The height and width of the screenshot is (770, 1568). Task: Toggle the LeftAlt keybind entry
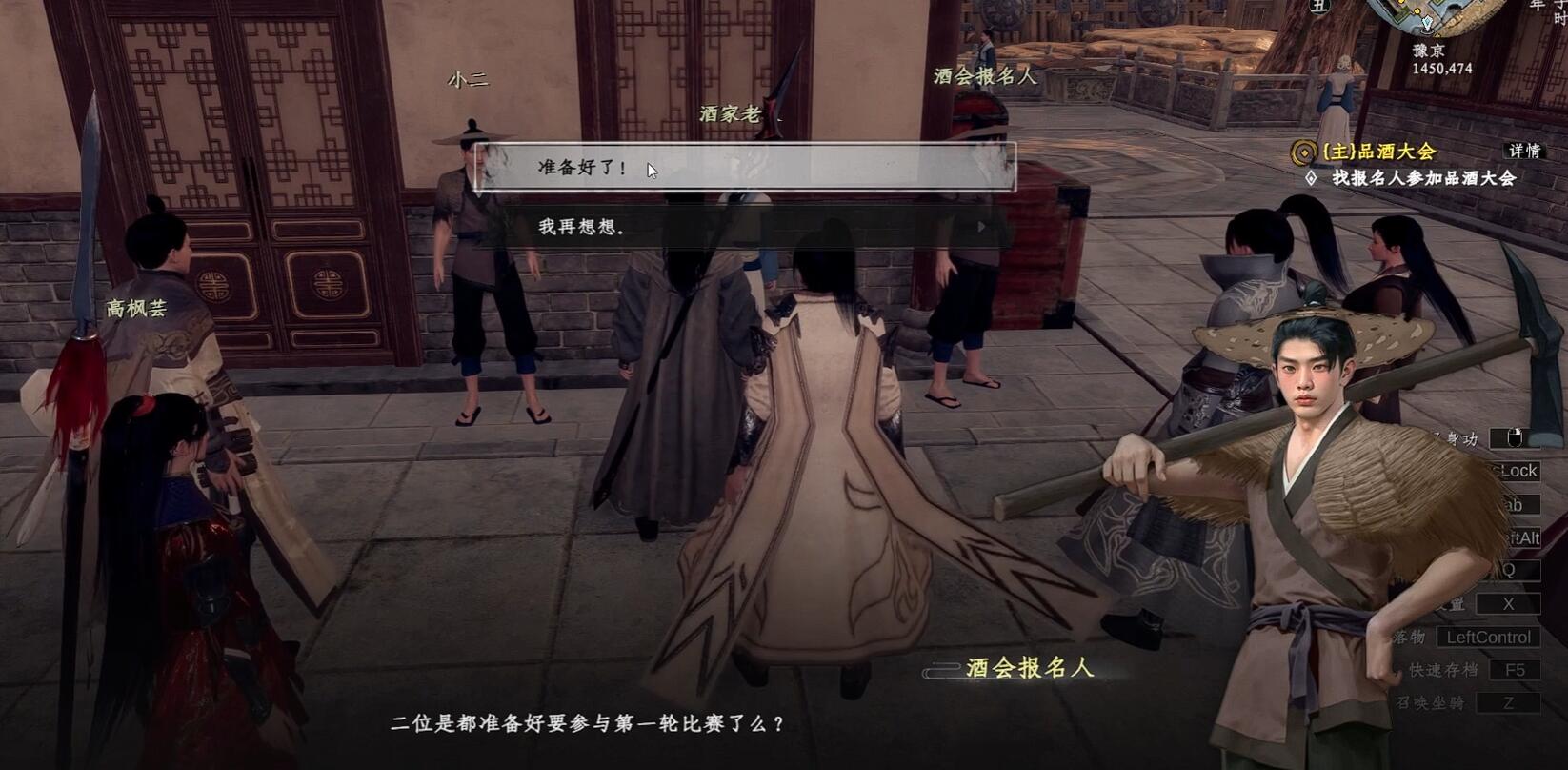(1520, 538)
